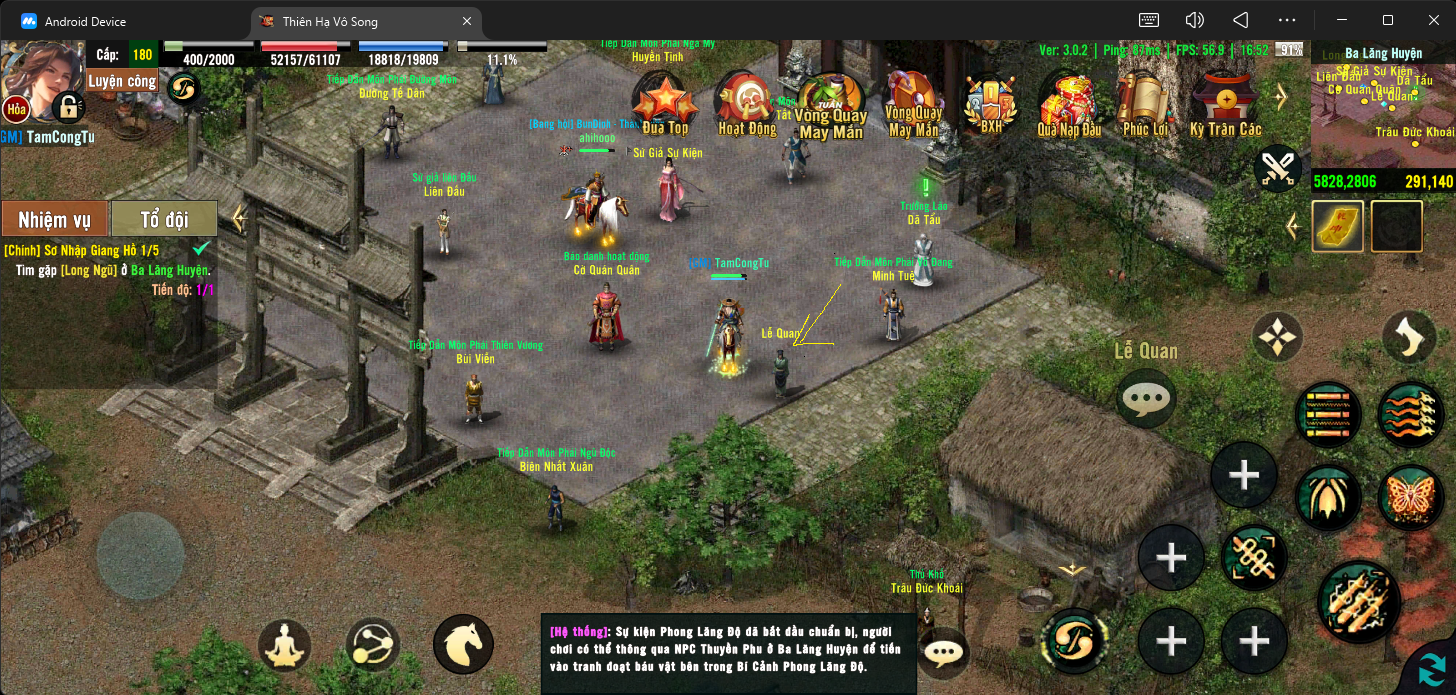The height and width of the screenshot is (695, 1456).
Task: Select the Nhiệm vụ quest tab
Action: [55, 219]
